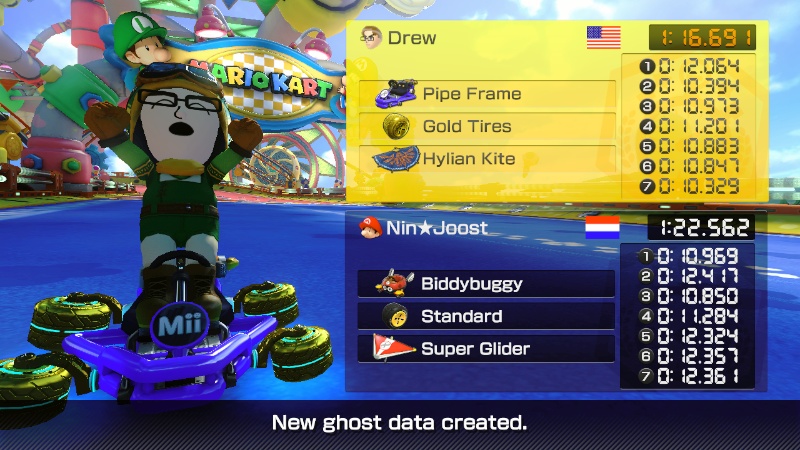This screenshot has width=800, height=450.
Task: Select the Standard tires row
Action: pos(486,316)
